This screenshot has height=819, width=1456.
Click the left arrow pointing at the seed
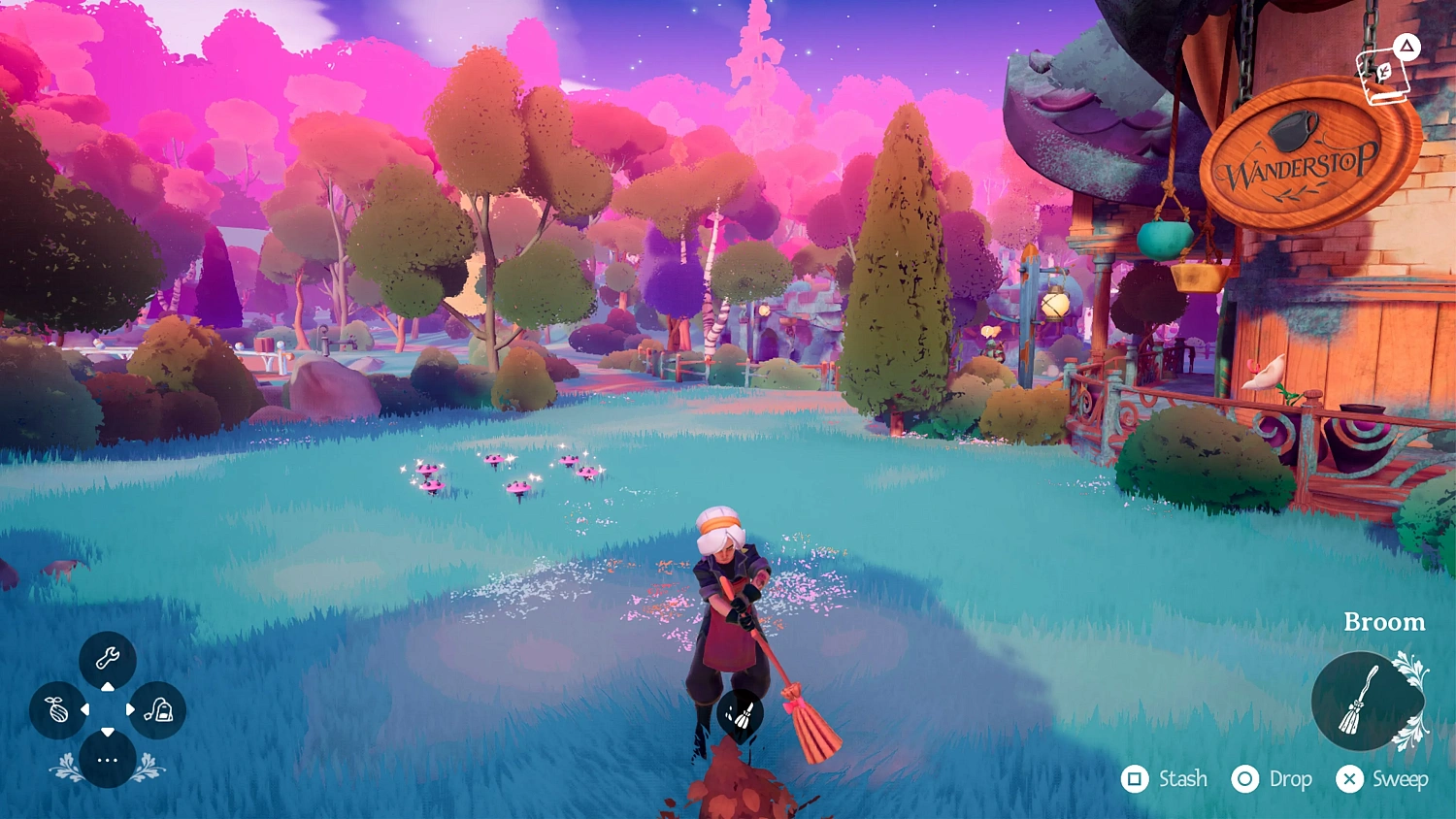click(83, 710)
